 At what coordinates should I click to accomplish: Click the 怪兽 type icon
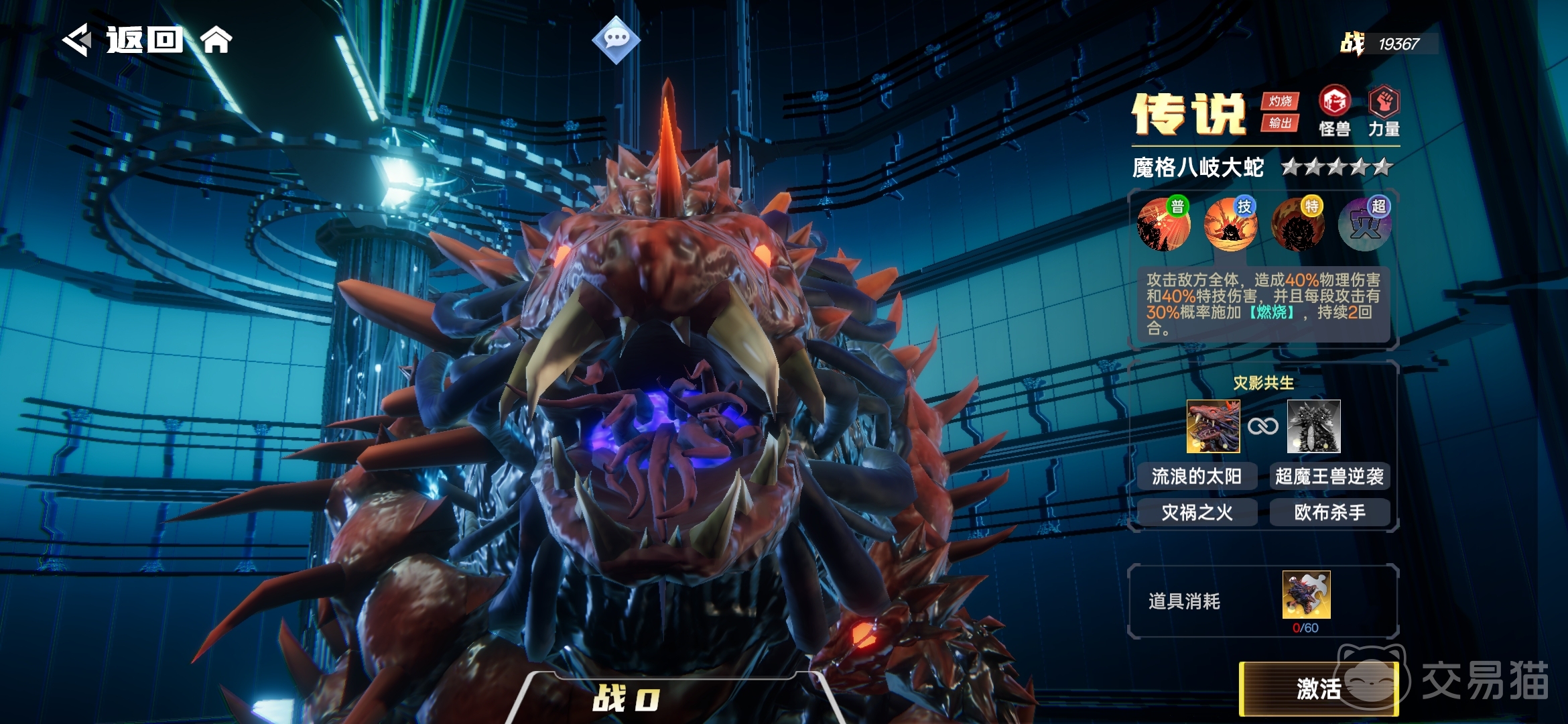coord(1334,111)
